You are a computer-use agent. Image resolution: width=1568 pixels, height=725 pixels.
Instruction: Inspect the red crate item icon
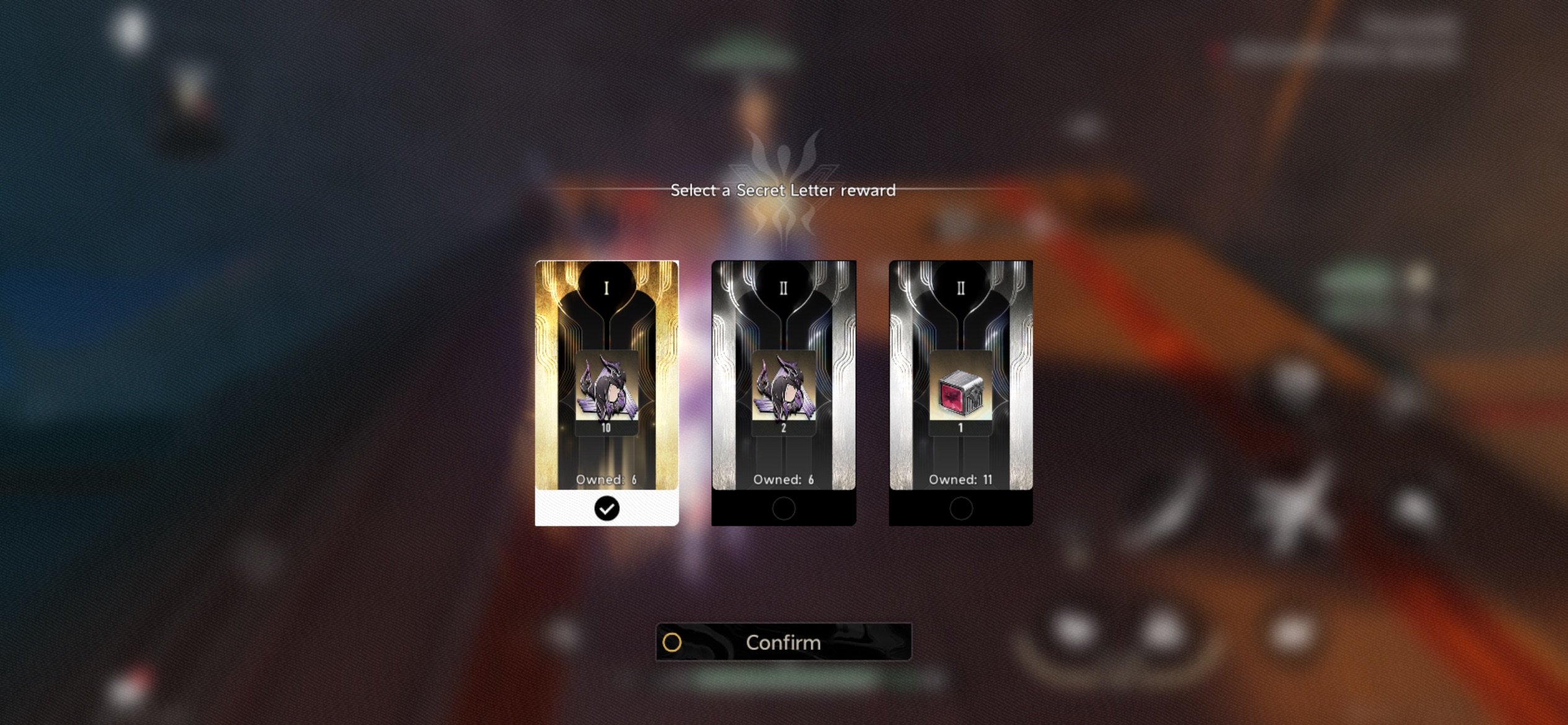click(x=960, y=392)
